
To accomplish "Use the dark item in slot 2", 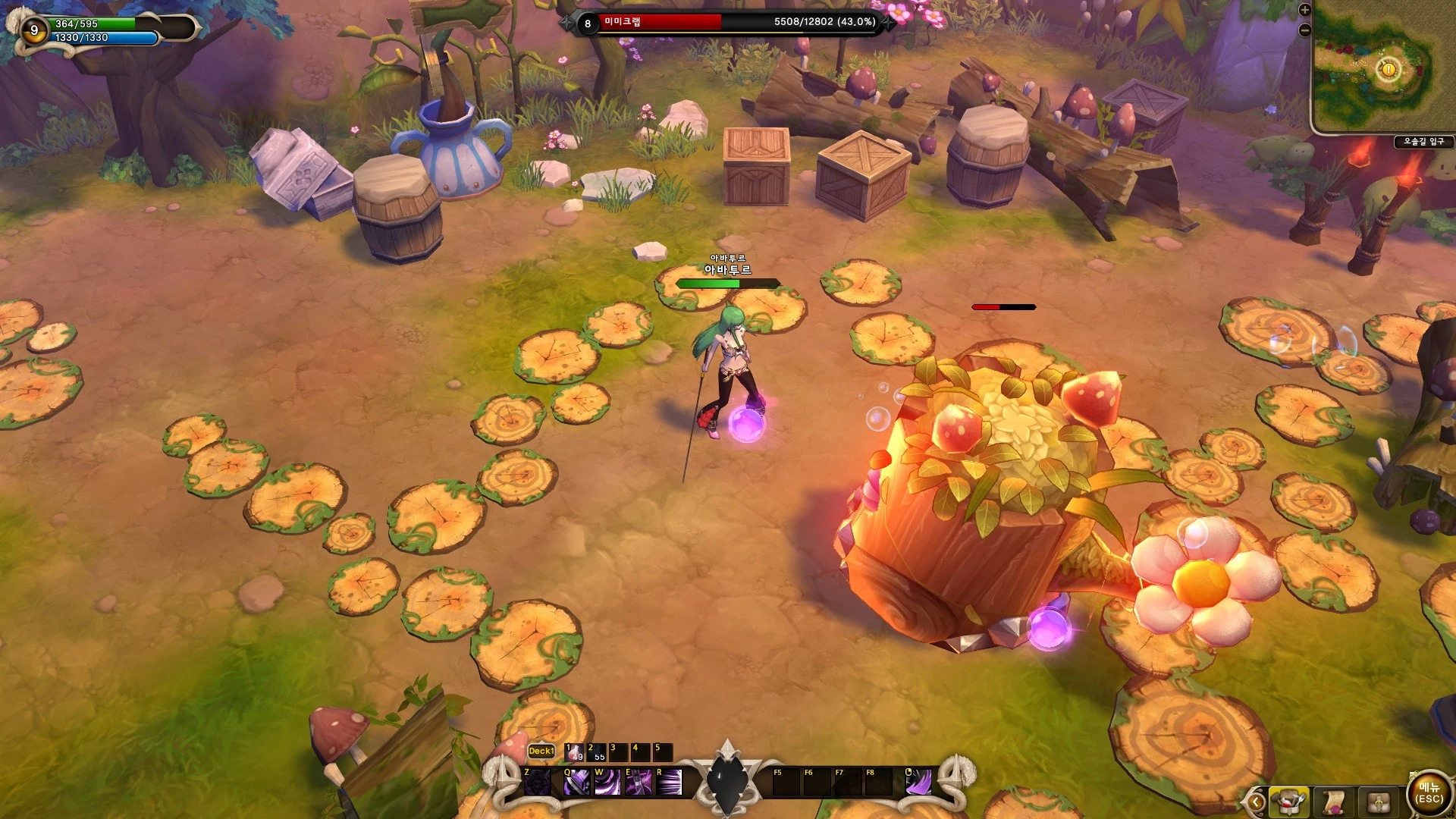I will point(597,752).
